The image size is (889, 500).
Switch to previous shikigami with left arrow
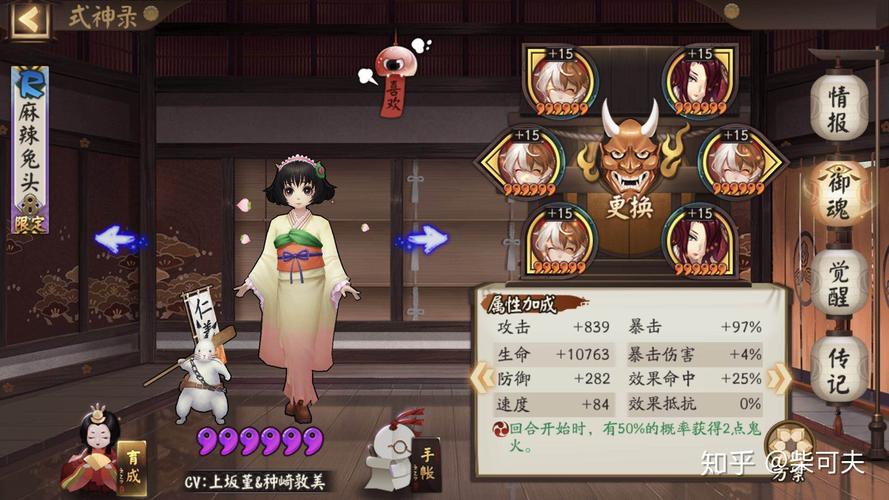click(x=117, y=239)
